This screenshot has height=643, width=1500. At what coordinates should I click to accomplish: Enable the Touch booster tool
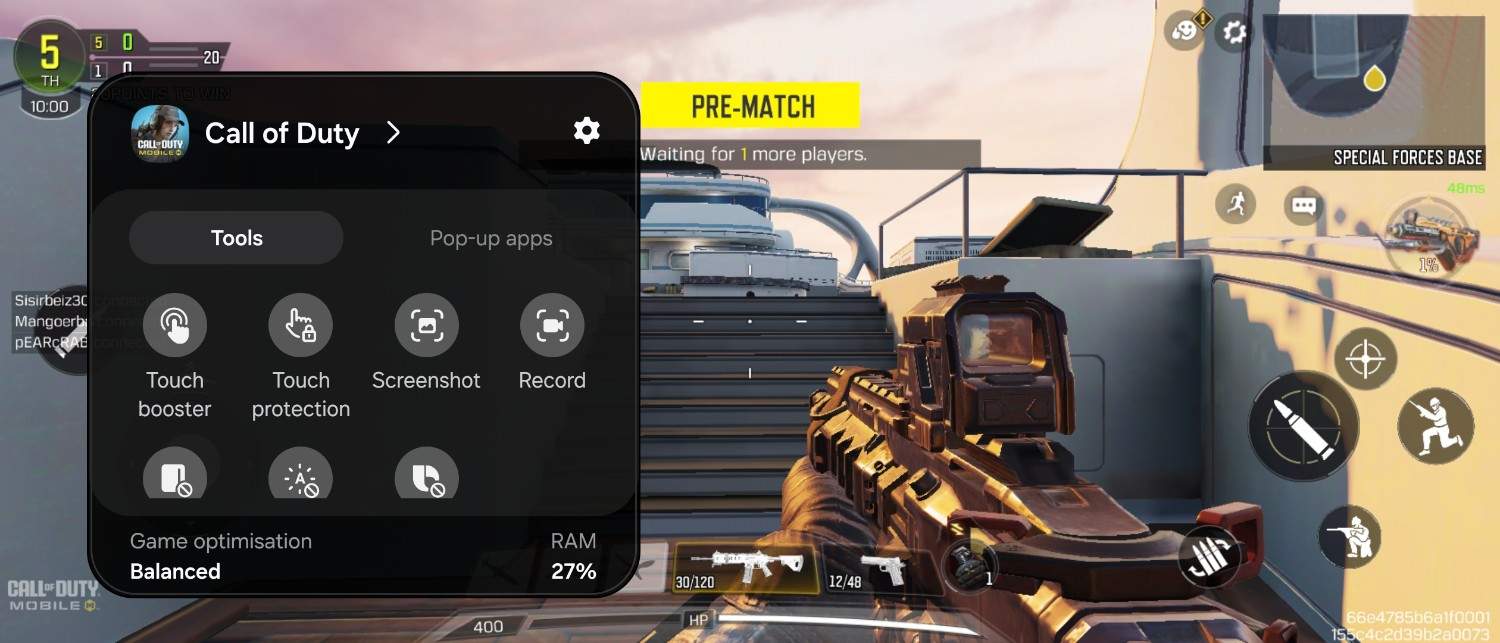(x=175, y=326)
